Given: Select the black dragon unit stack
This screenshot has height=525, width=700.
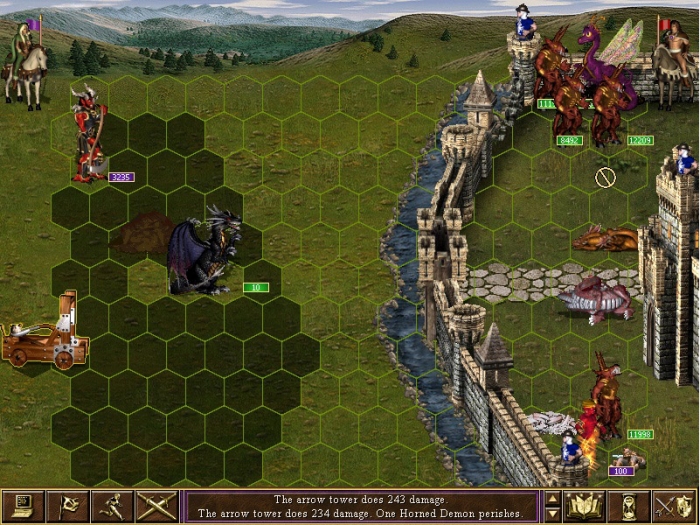Looking at the screenshot, I should pyautogui.click(x=204, y=253).
